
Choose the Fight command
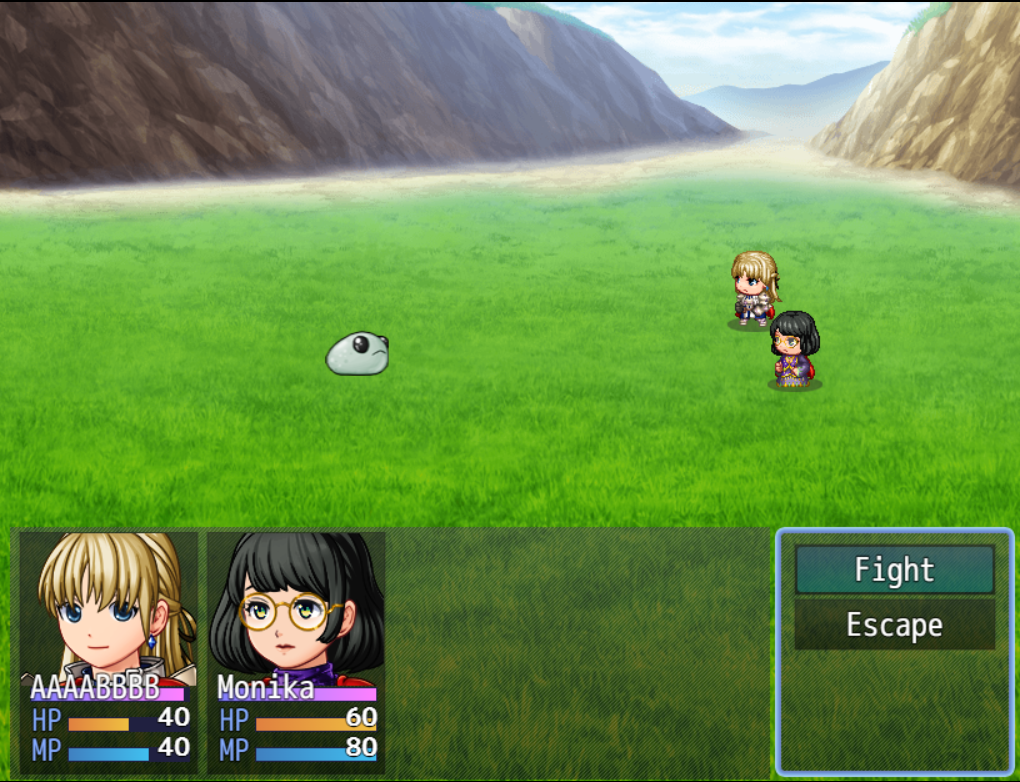click(894, 570)
